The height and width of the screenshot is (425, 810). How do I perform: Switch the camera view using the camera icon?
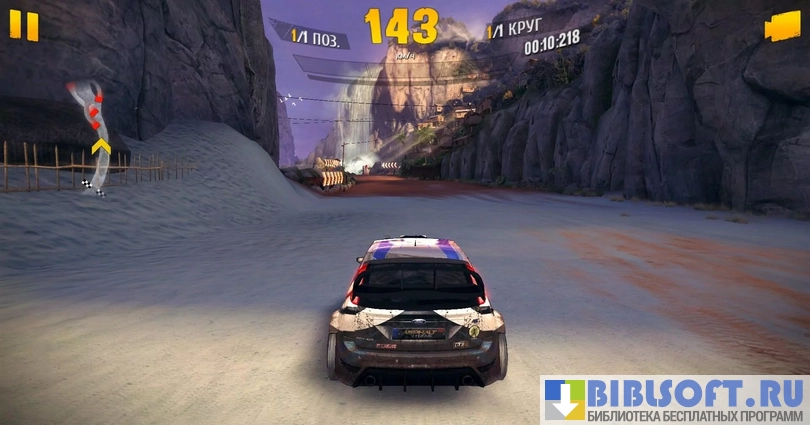(x=782, y=27)
